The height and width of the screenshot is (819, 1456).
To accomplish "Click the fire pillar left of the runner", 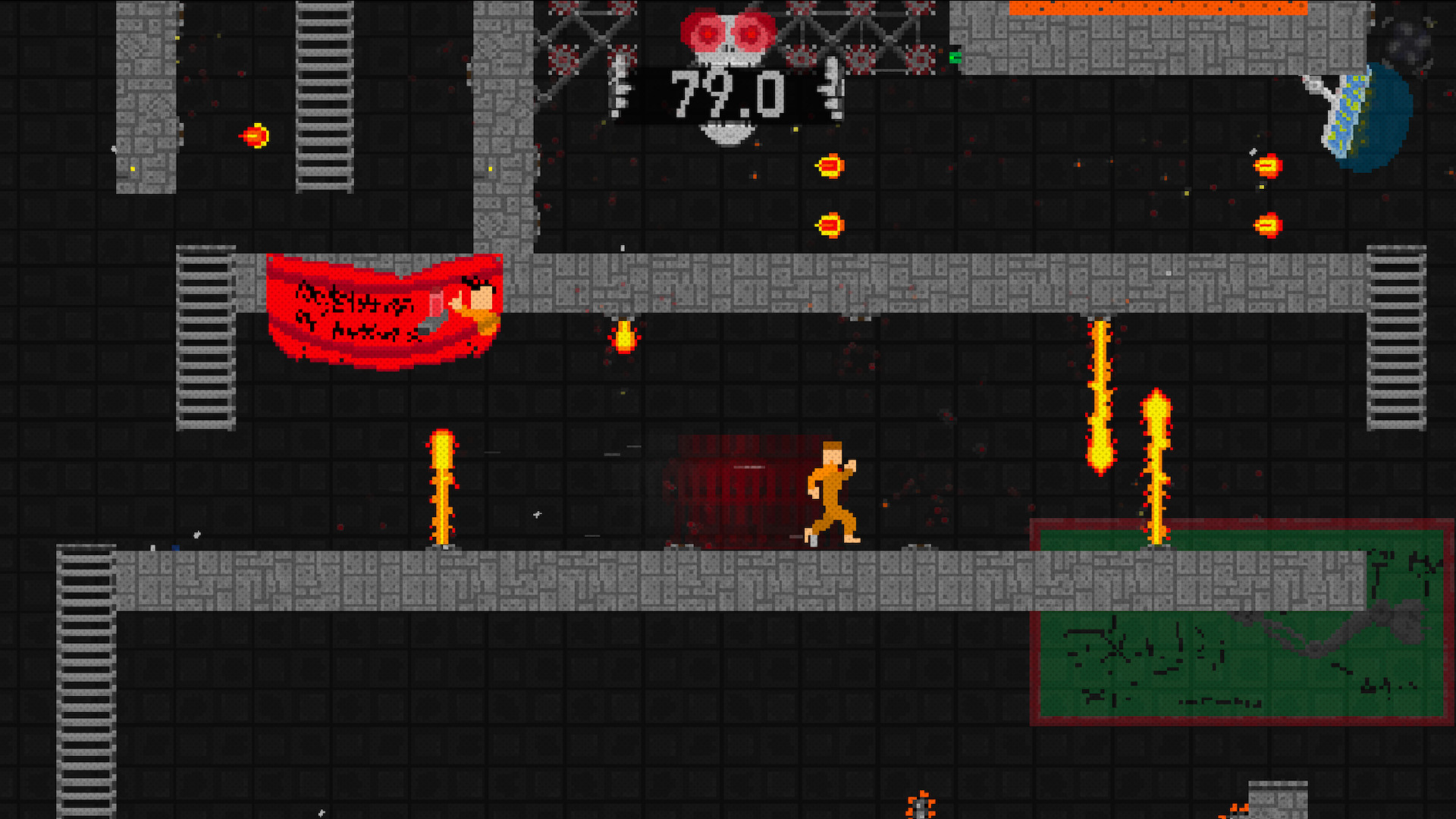I will click(x=442, y=485).
